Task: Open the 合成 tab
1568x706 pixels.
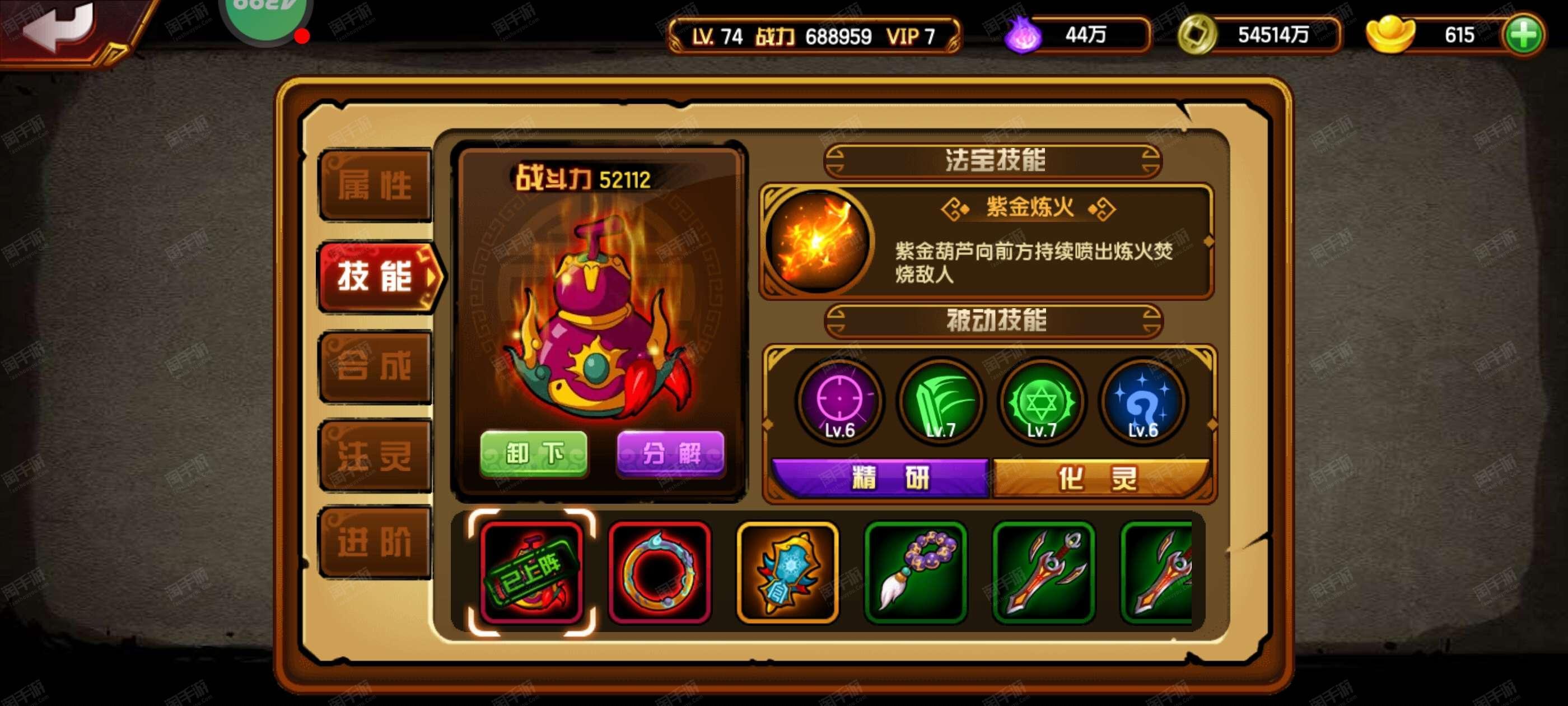Action: click(376, 365)
